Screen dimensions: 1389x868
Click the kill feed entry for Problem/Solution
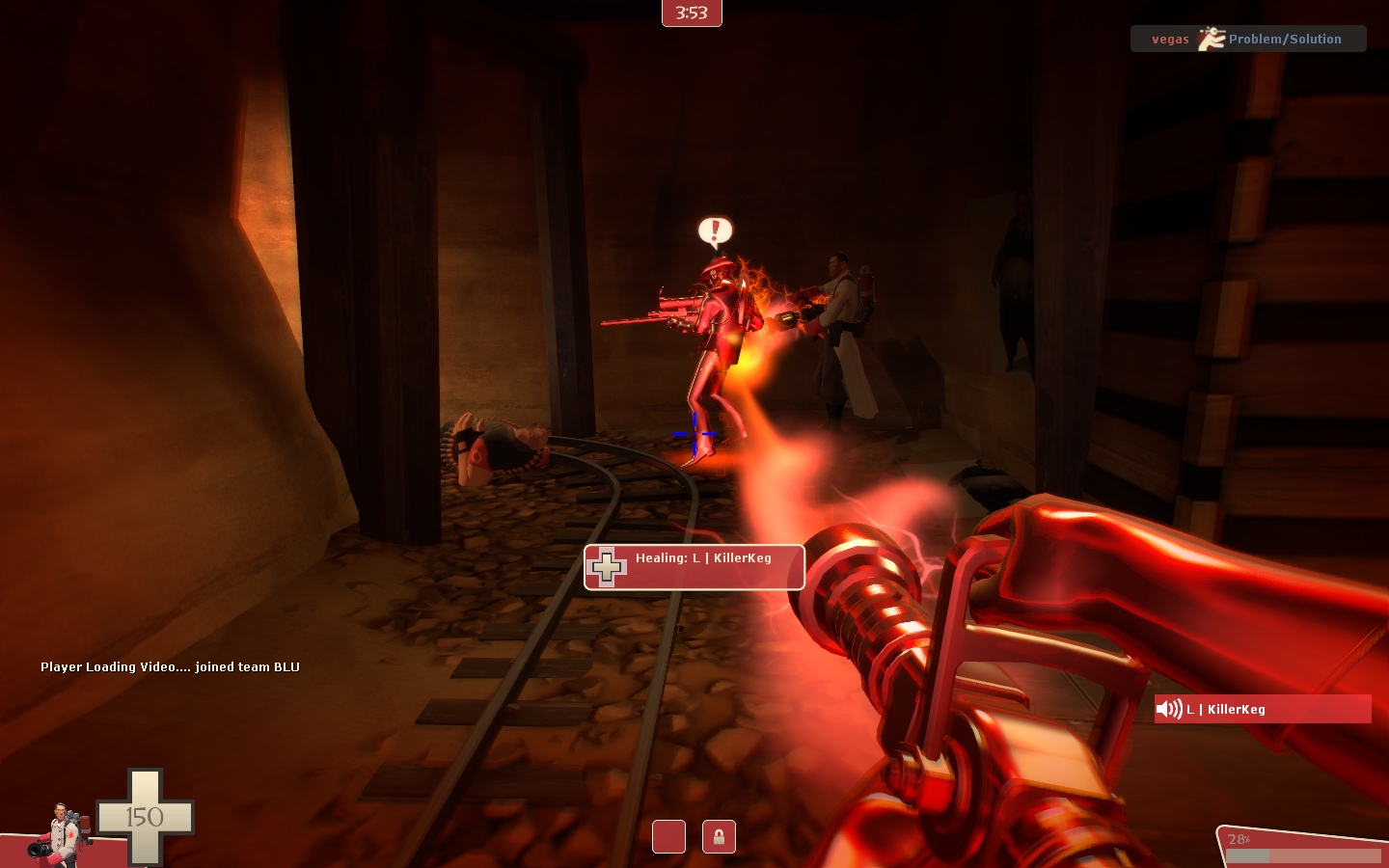click(1247, 39)
